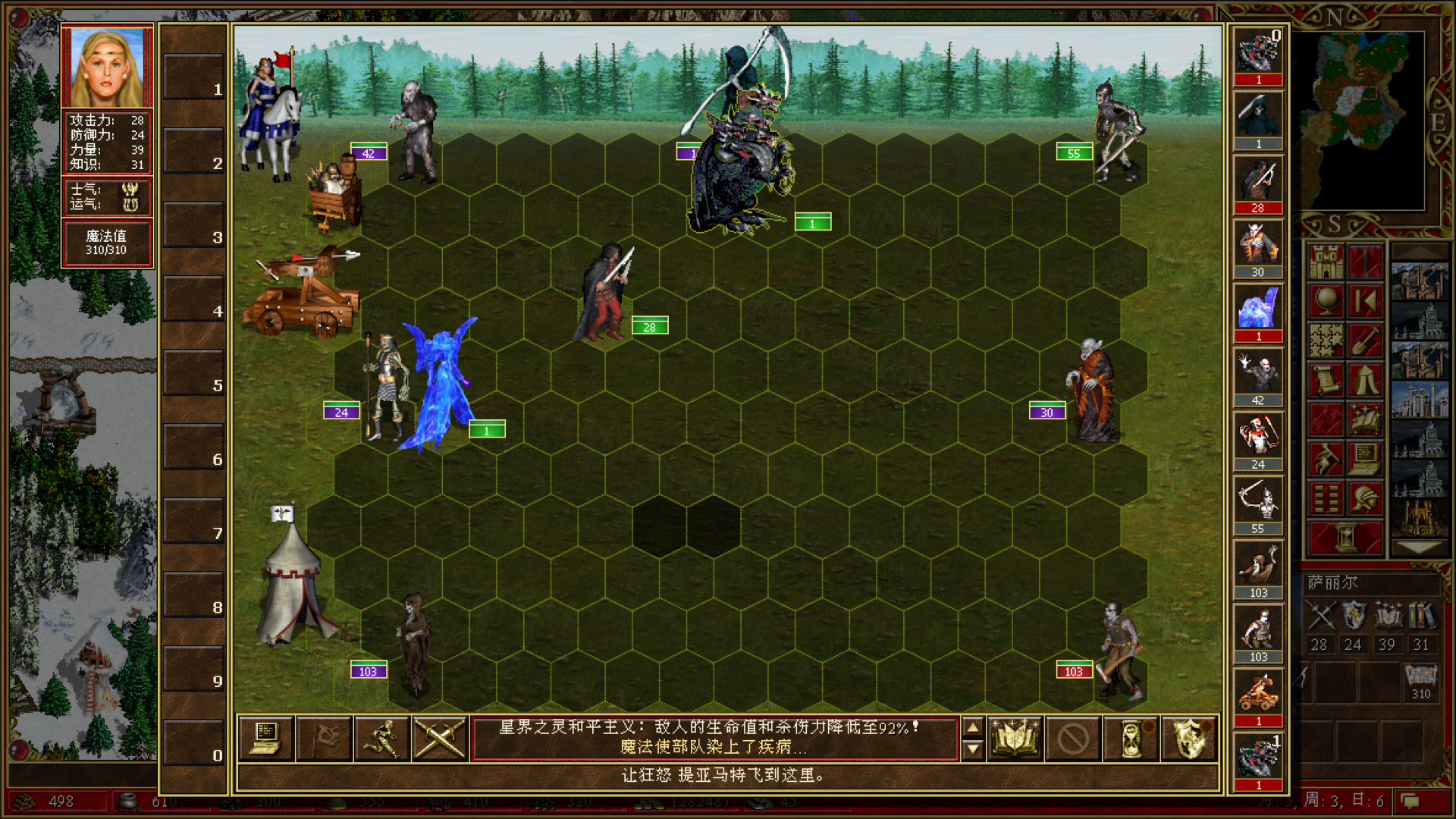Open the spellbook to cast a spell
Viewport: 1456px width, 819px height.
(1015, 737)
